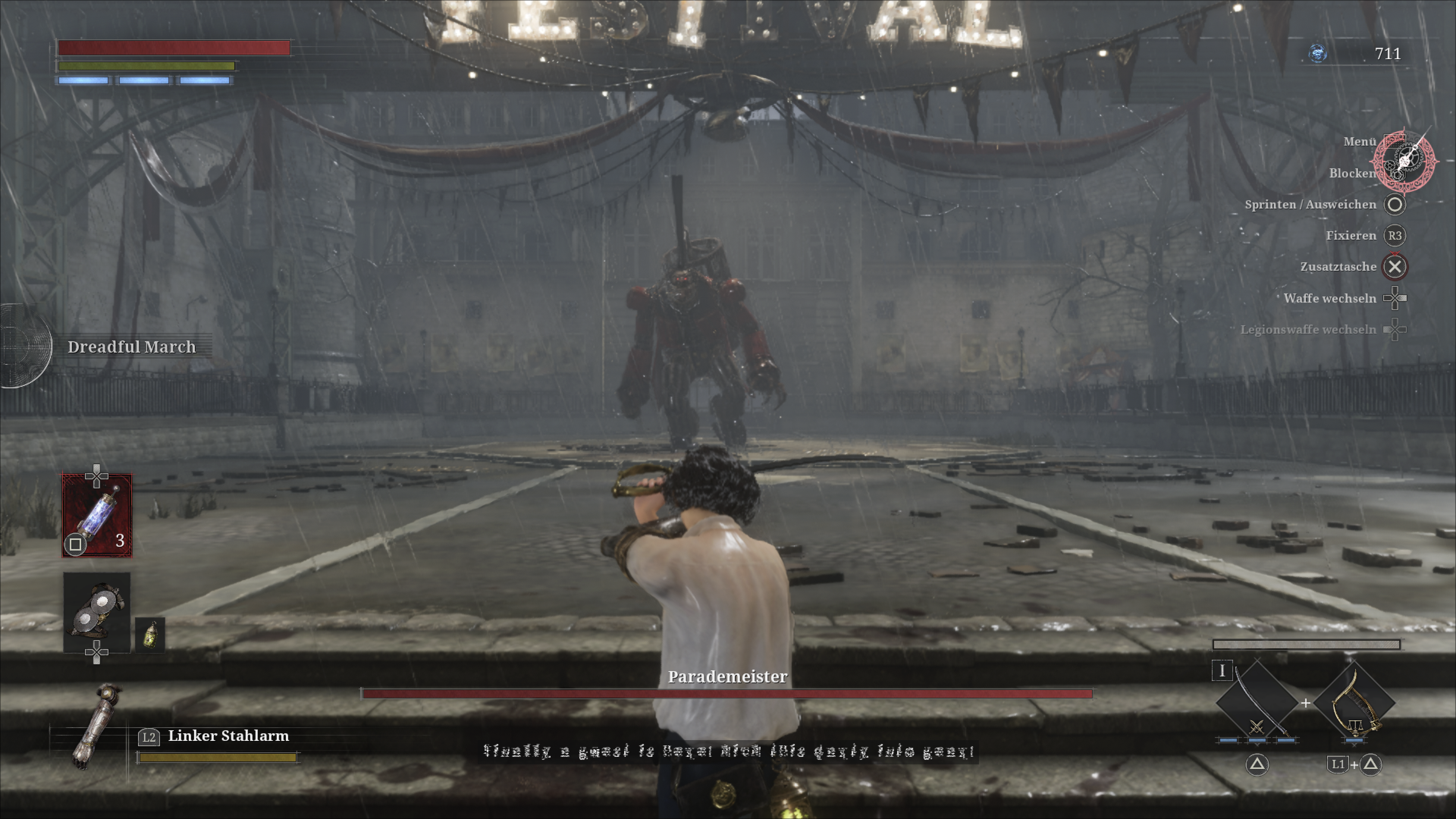This screenshot has height=819, width=1456.
Task: Open the Dreadful March record notification
Action: pos(131,347)
